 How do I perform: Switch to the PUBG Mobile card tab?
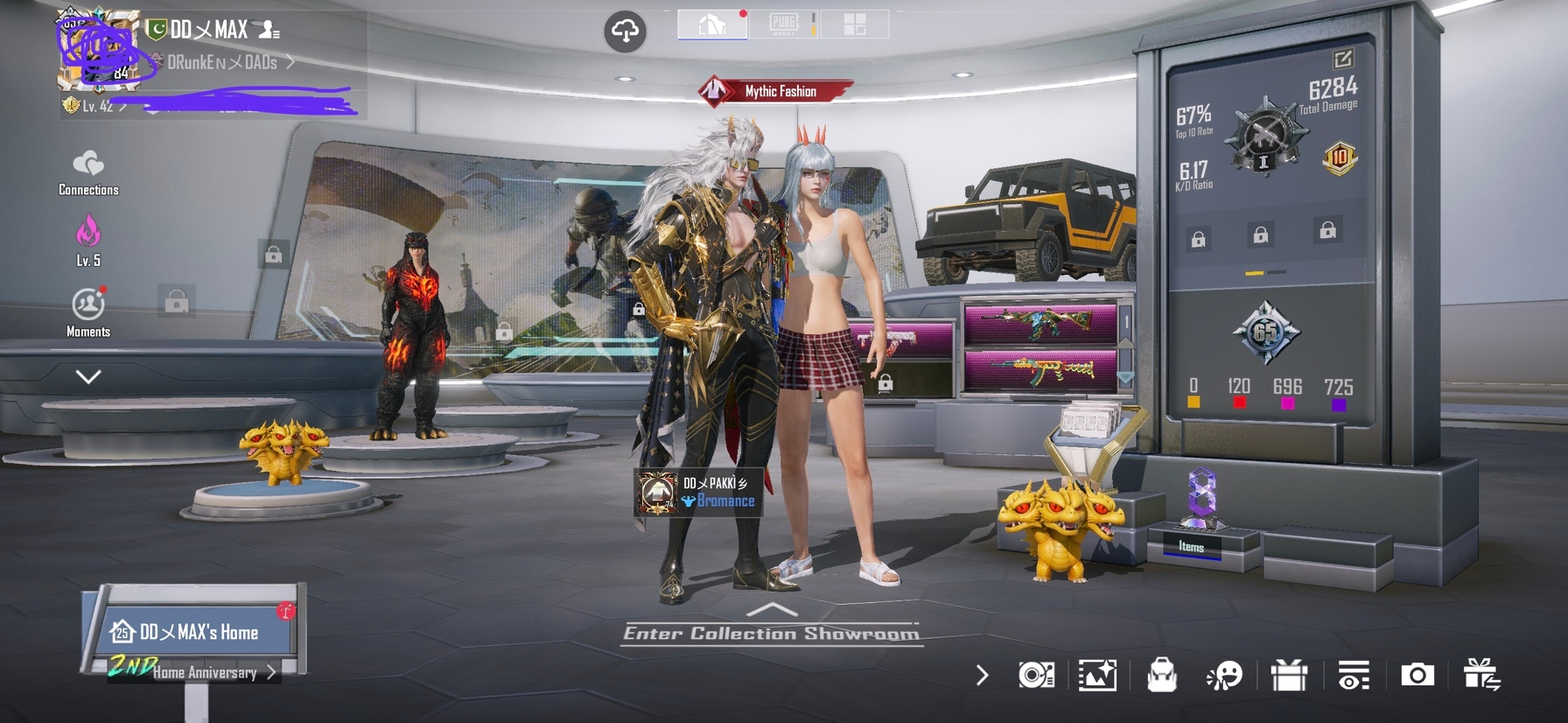[x=783, y=25]
